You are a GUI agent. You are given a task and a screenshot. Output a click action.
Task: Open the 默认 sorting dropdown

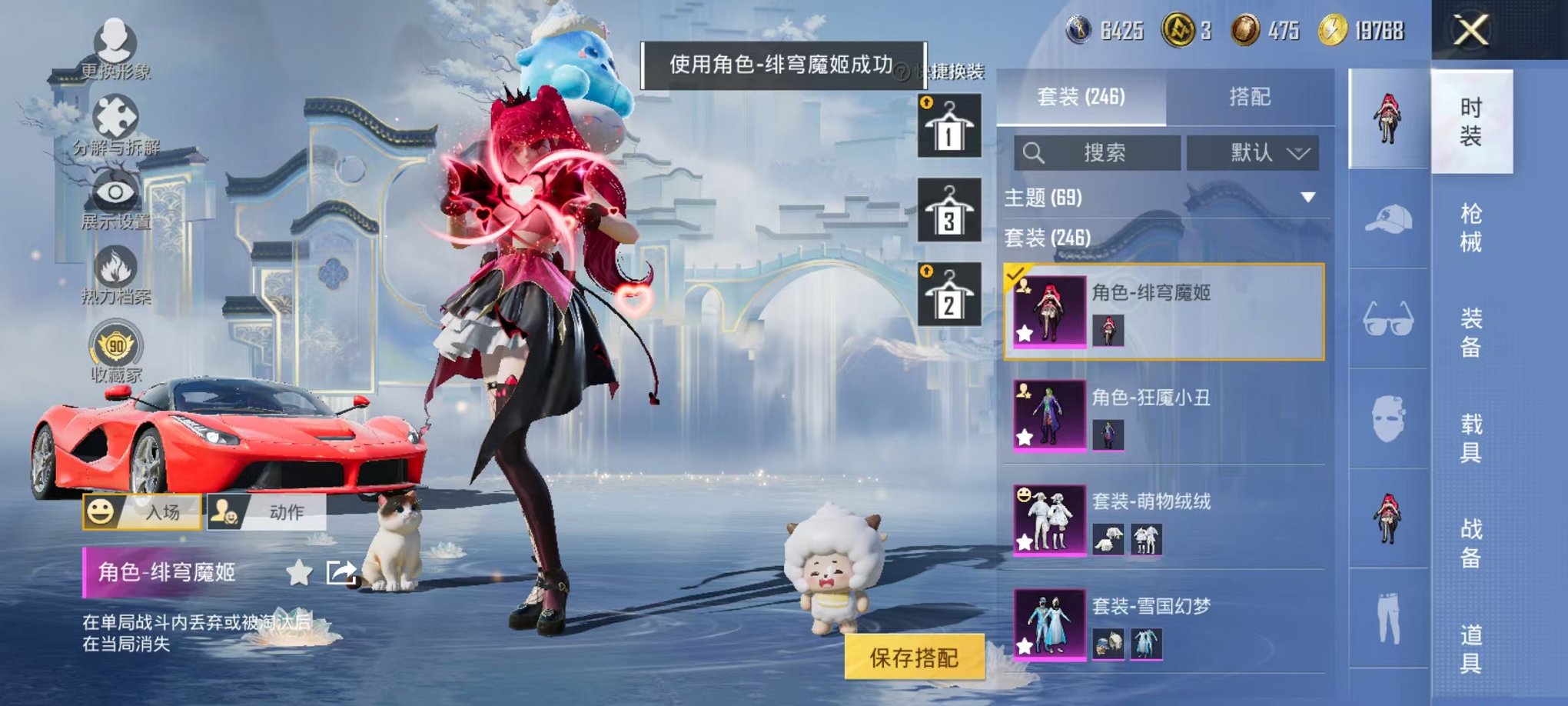1253,152
